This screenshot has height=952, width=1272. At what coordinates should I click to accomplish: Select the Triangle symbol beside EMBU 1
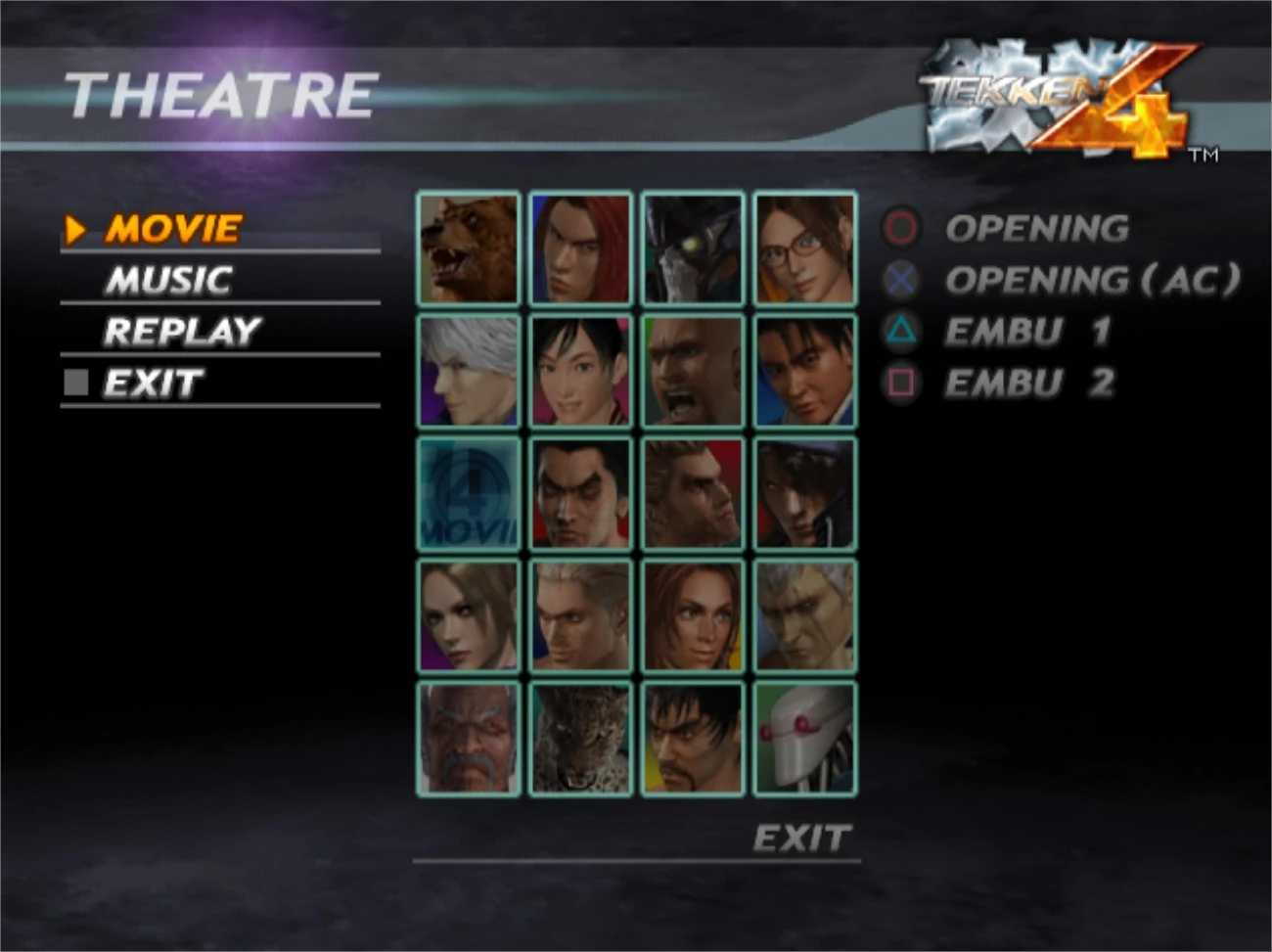pyautogui.click(x=899, y=331)
